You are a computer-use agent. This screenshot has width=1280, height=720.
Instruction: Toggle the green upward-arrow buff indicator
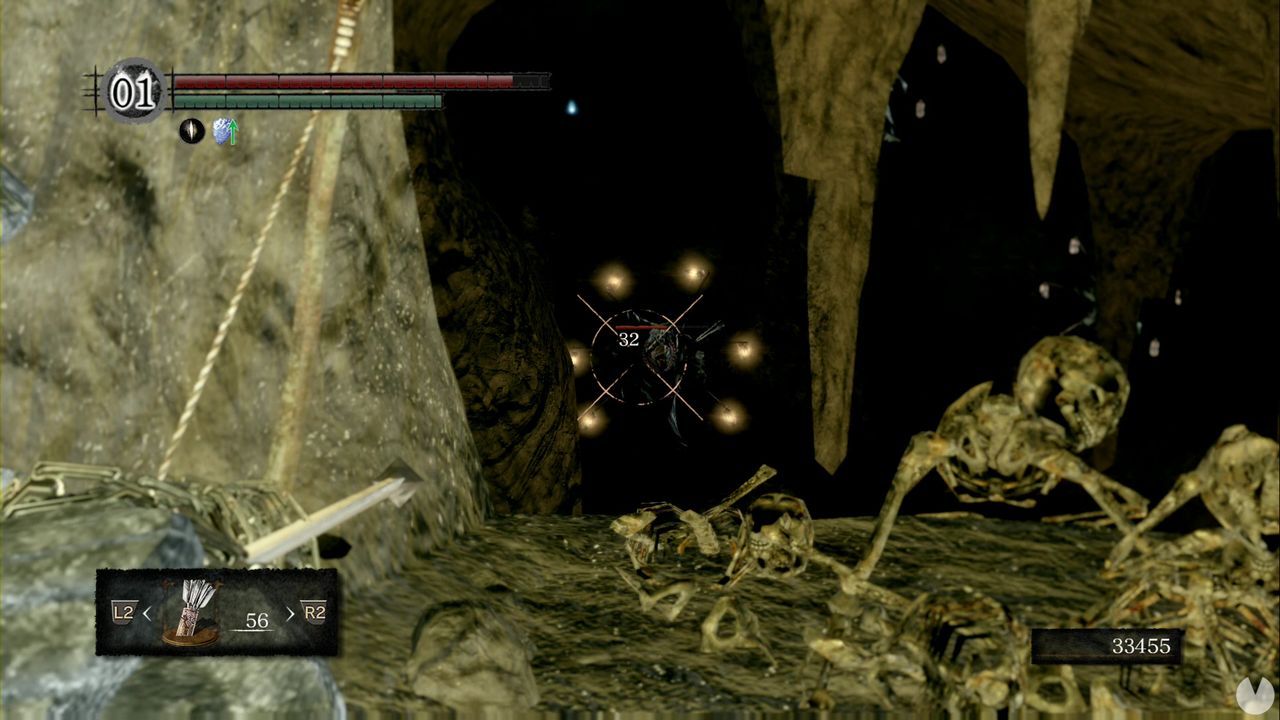pos(234,130)
